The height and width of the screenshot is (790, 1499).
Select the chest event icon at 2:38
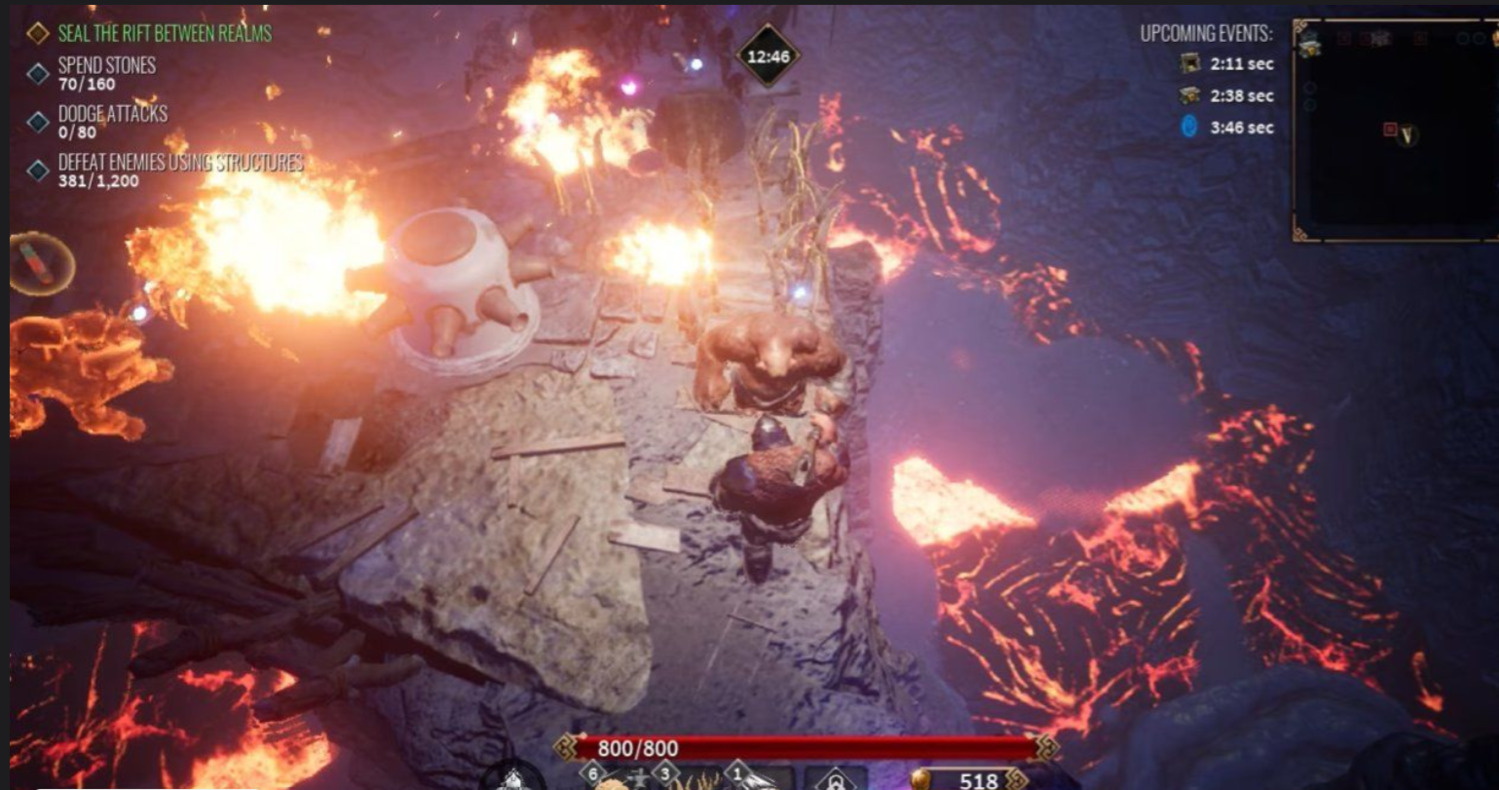tap(1190, 96)
